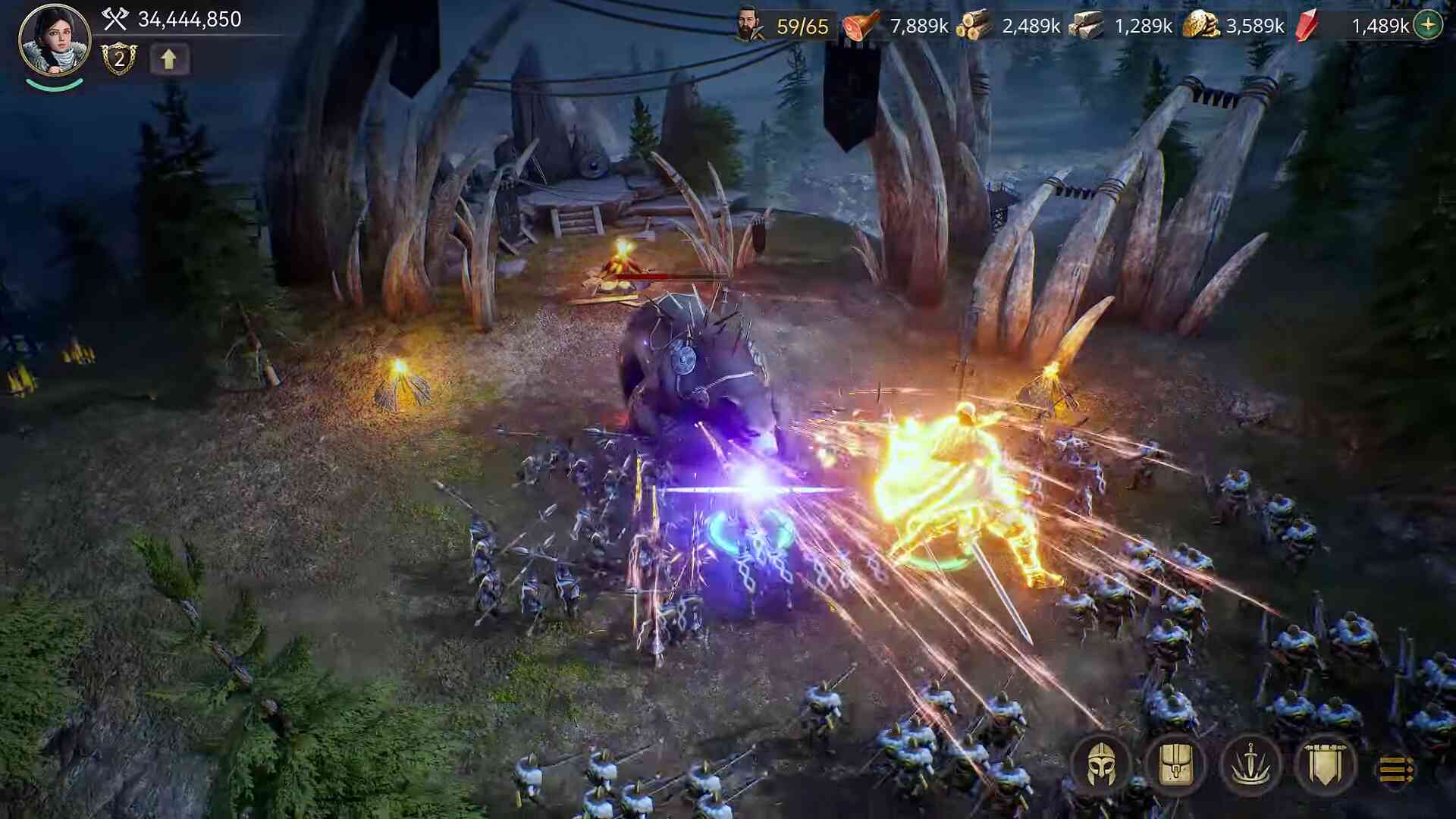Open the helmet heroes menu
The image size is (1456, 819).
(1100, 766)
